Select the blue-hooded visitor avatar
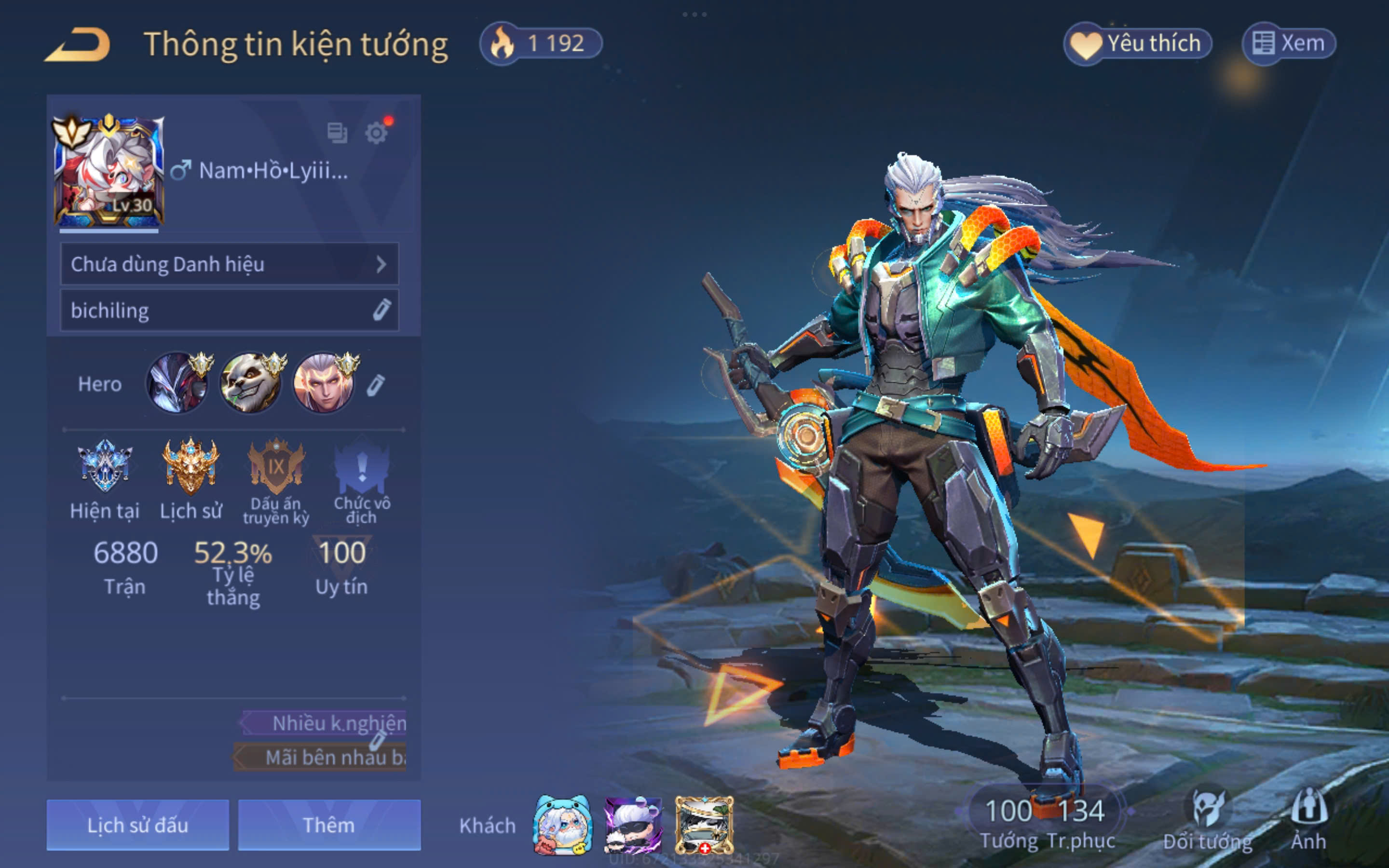This screenshot has height=868, width=1389. click(562, 825)
